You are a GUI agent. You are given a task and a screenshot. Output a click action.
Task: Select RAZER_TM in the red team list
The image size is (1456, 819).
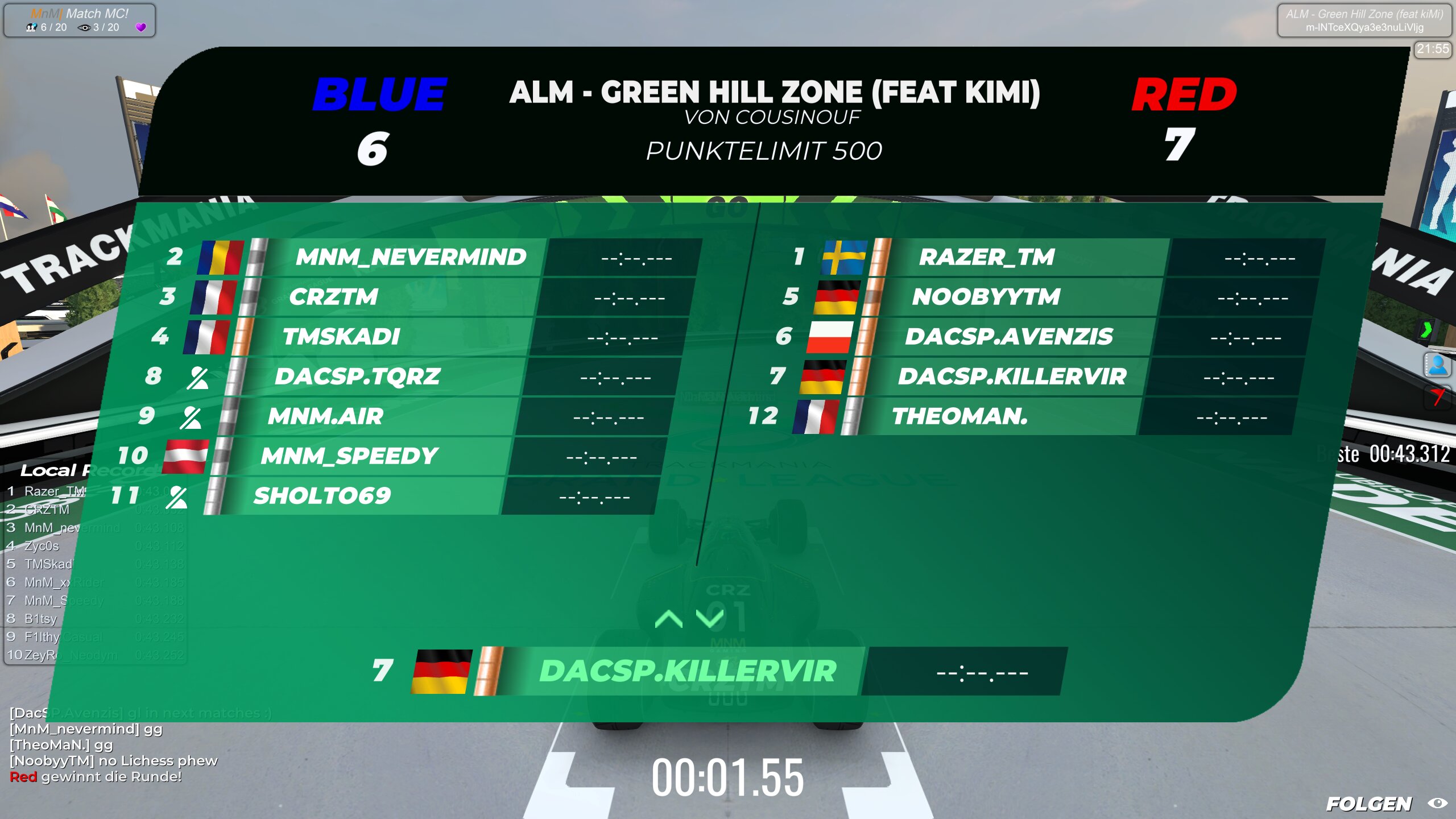coord(987,257)
